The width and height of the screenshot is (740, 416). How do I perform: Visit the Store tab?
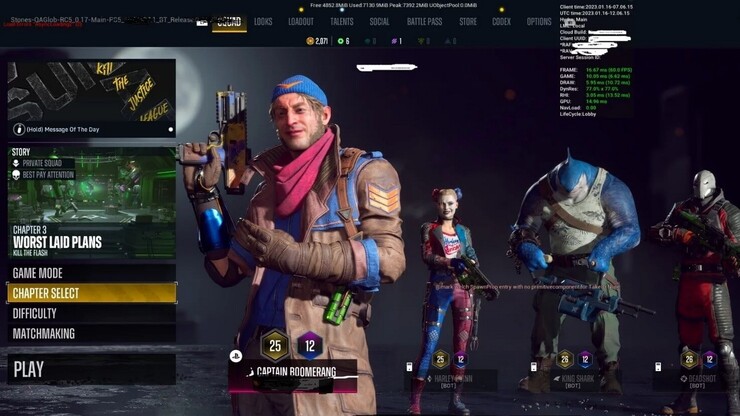pyautogui.click(x=468, y=21)
